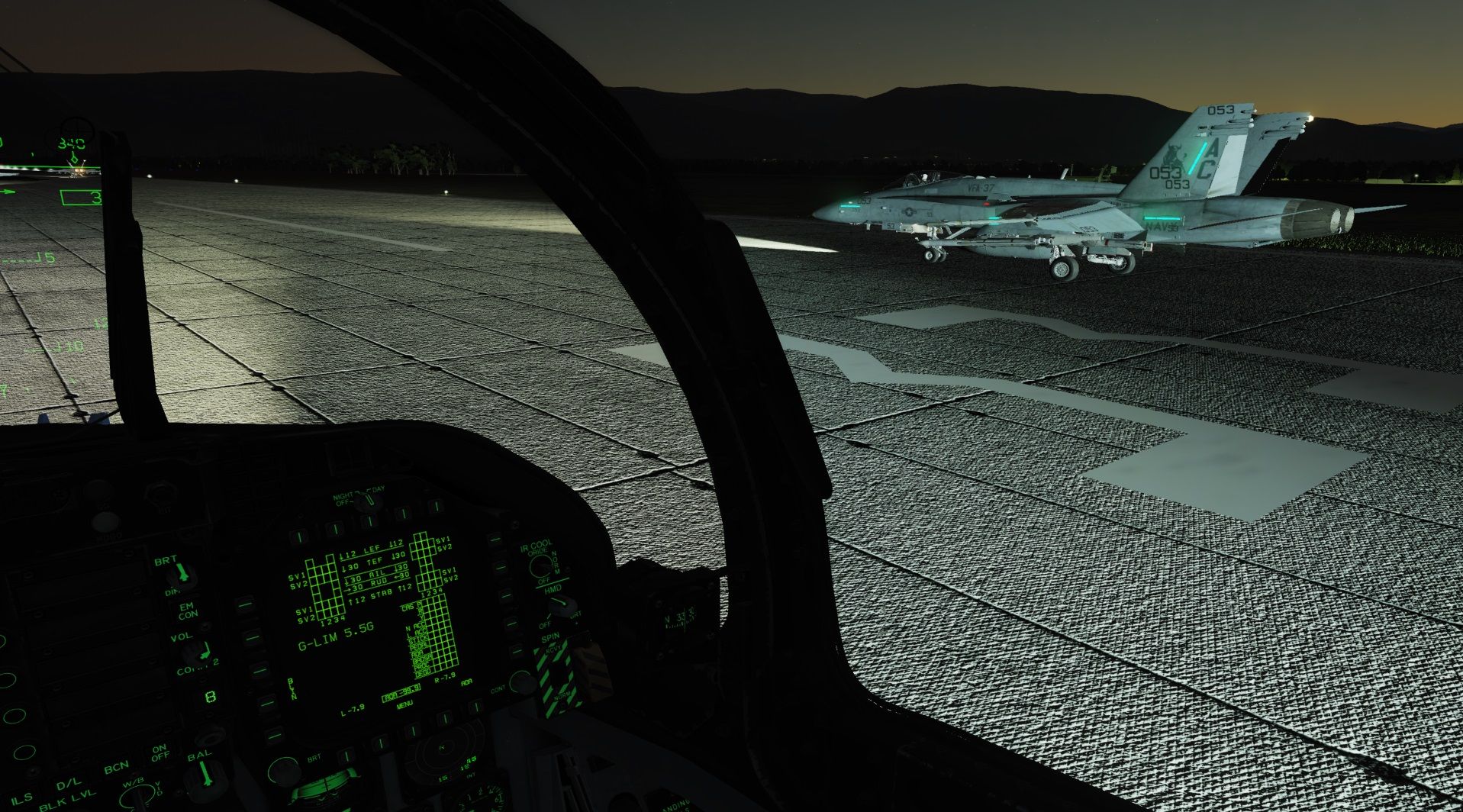Turn the DDI NIGHT/DAY mode knob
Image resolution: width=1463 pixels, height=812 pixels.
tap(367, 501)
